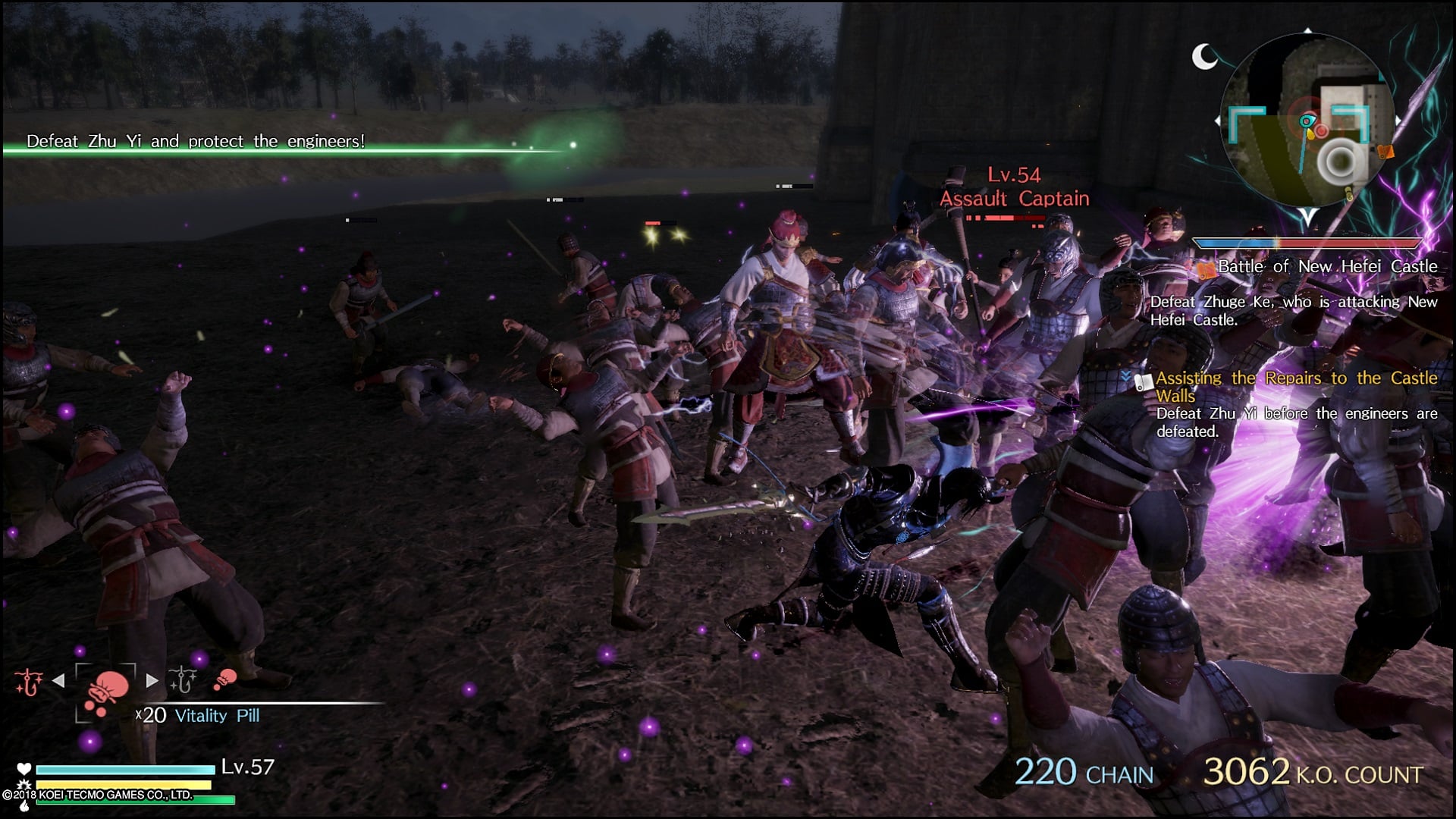Screen dimensions: 1456x819
Task: Choose the pink fishing hook item icon
Action: coord(29,681)
